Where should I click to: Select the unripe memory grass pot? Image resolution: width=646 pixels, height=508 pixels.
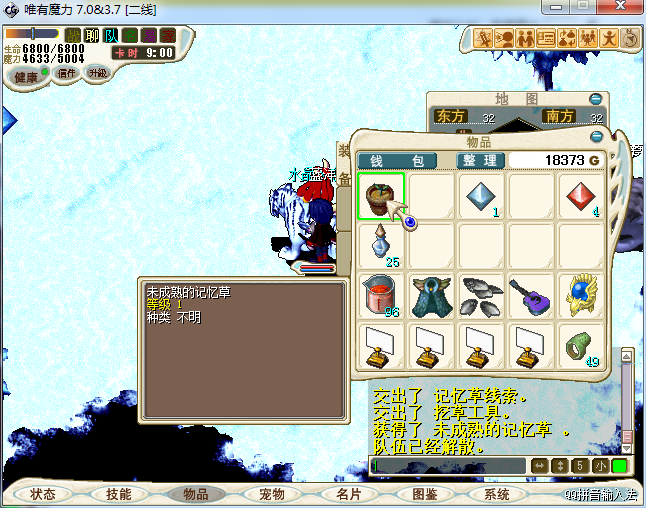click(381, 195)
